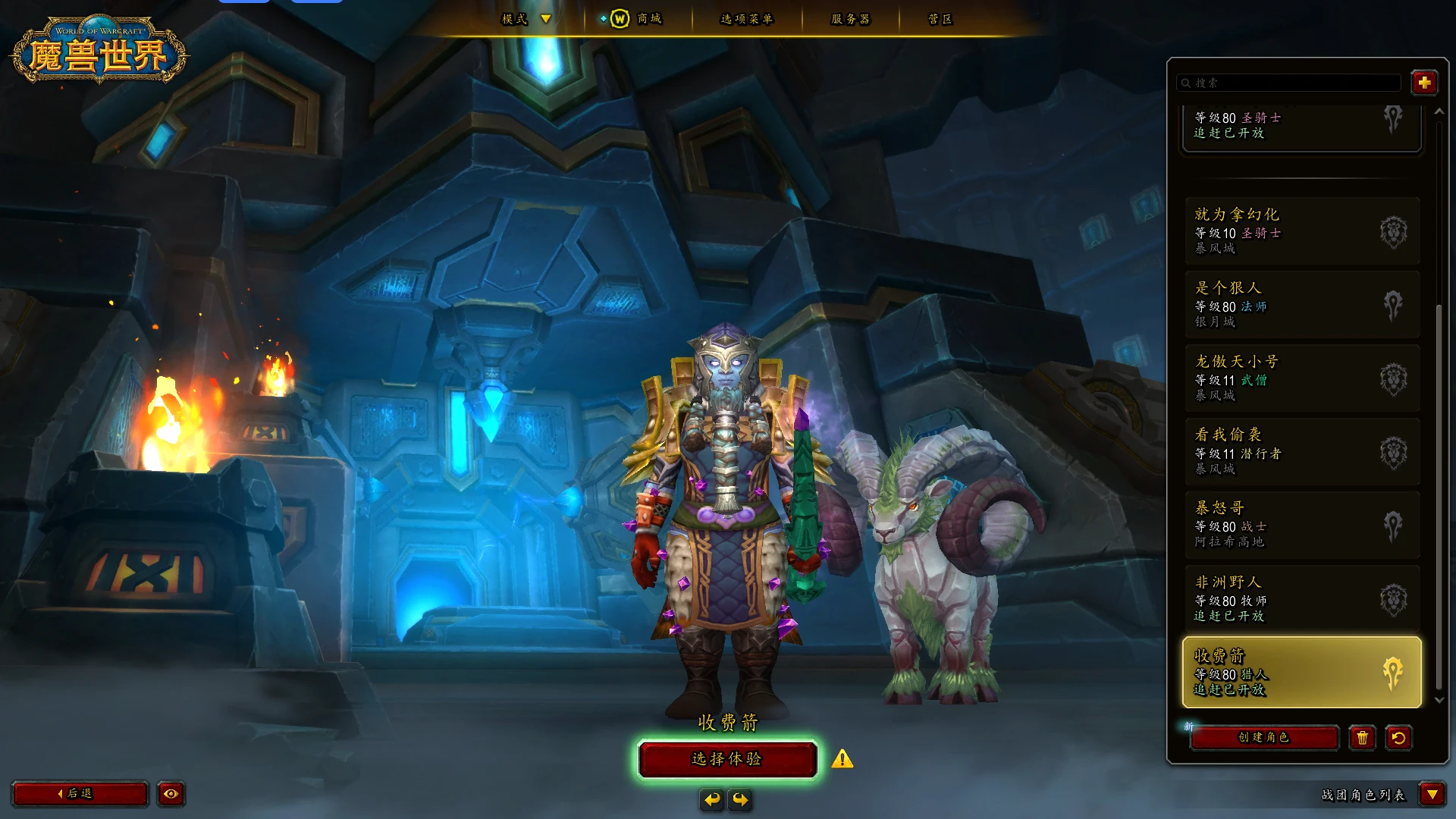Click the 创建角色 create character button
Image resolution: width=1456 pixels, height=819 pixels.
coord(1263,737)
